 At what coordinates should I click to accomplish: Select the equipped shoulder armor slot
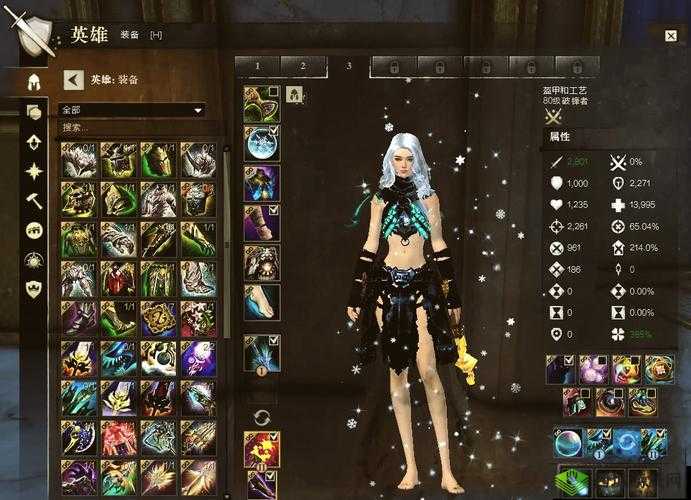[261, 143]
